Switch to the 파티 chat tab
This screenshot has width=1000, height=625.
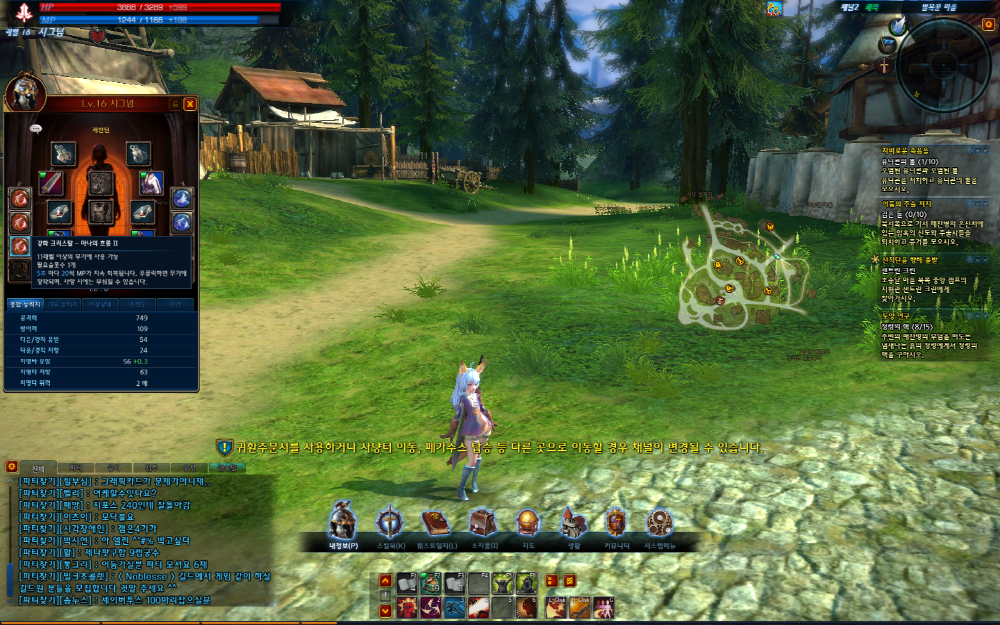coord(74,467)
